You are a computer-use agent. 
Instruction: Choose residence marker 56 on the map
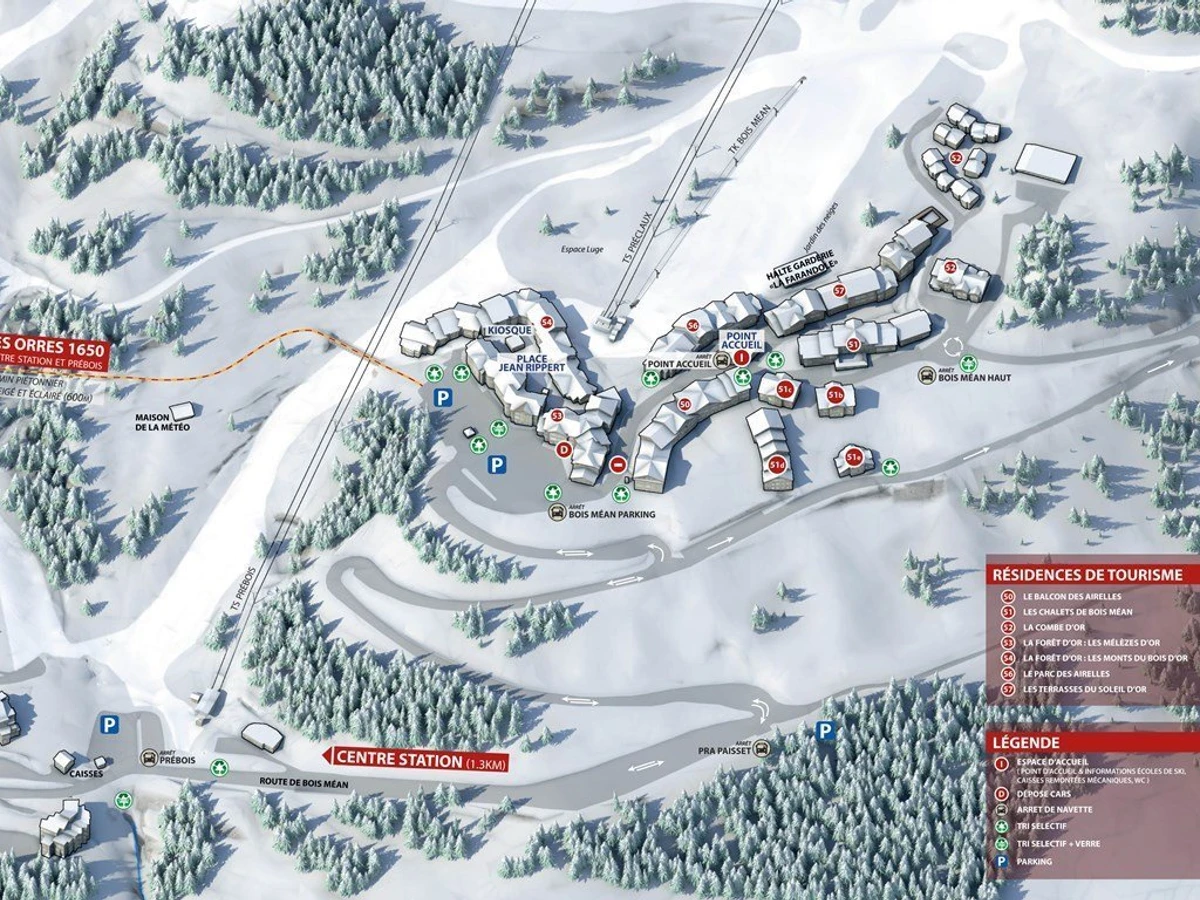pos(692,325)
